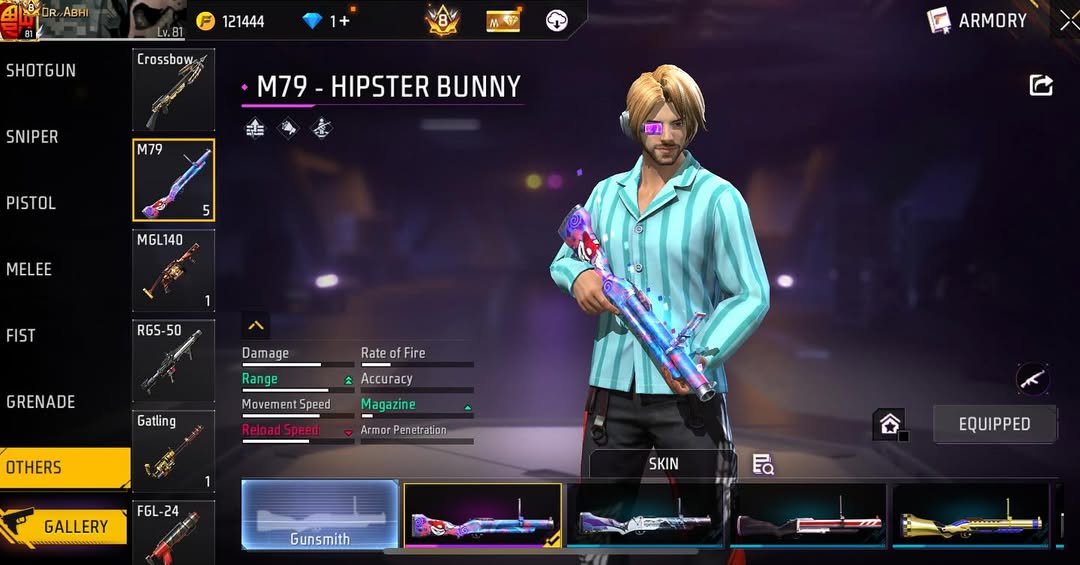Collapse the weapon stats panel arrow
1080x565 pixels.
[256, 325]
